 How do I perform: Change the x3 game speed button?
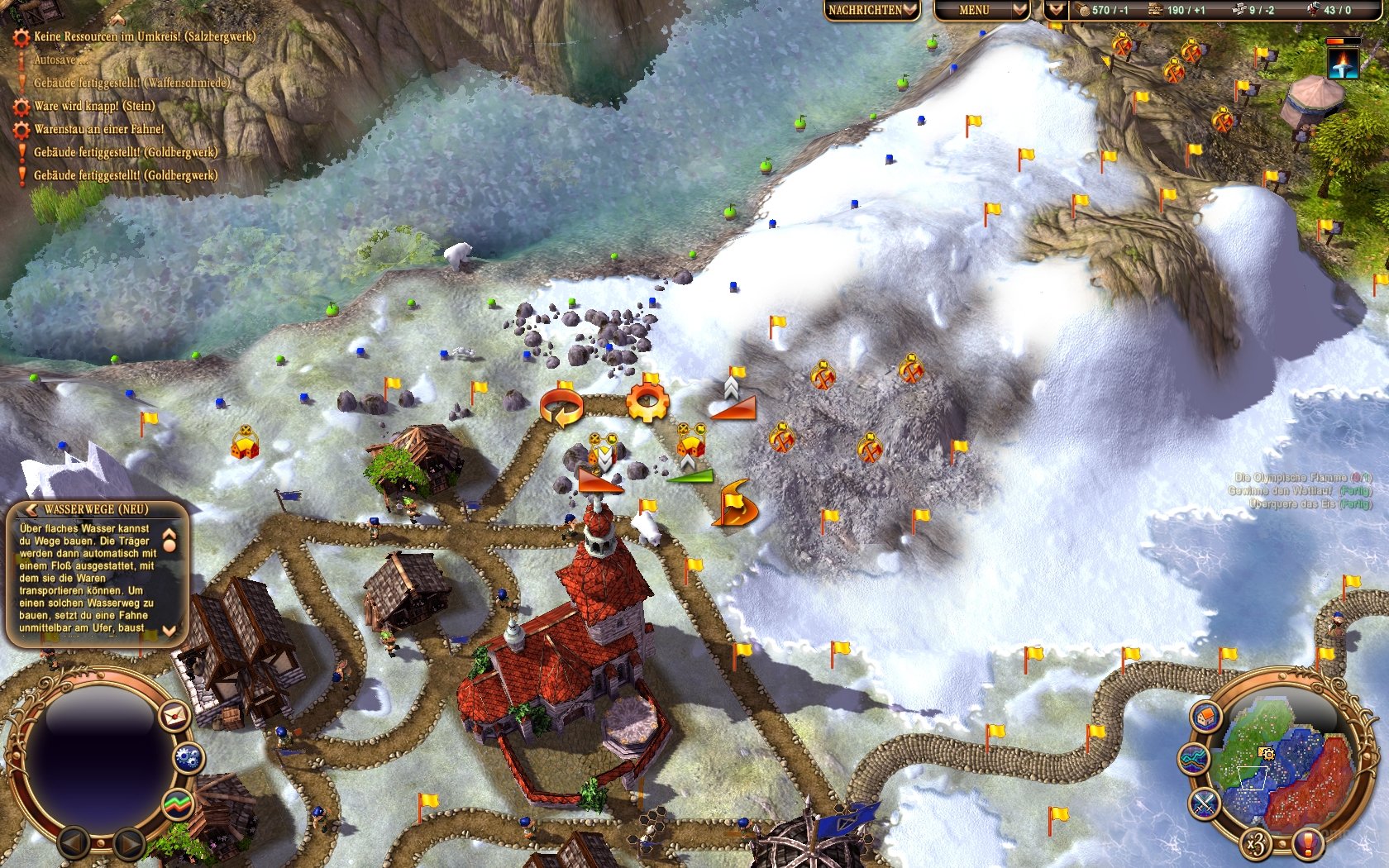point(1256,844)
